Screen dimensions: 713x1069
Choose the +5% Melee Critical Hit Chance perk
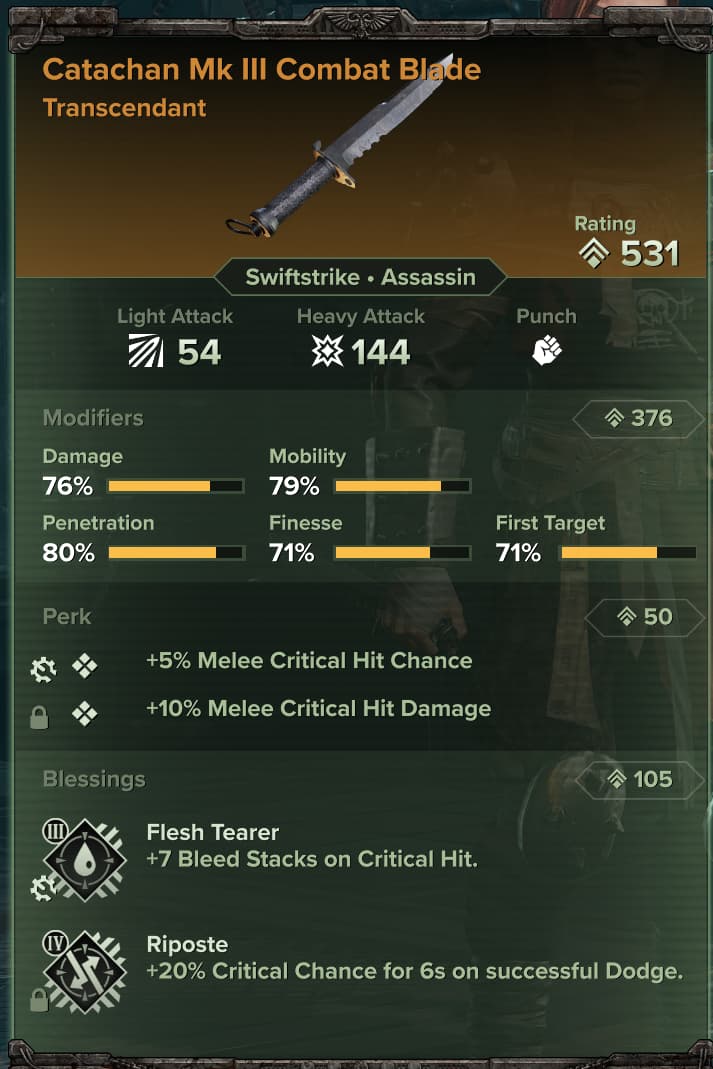pos(309,661)
